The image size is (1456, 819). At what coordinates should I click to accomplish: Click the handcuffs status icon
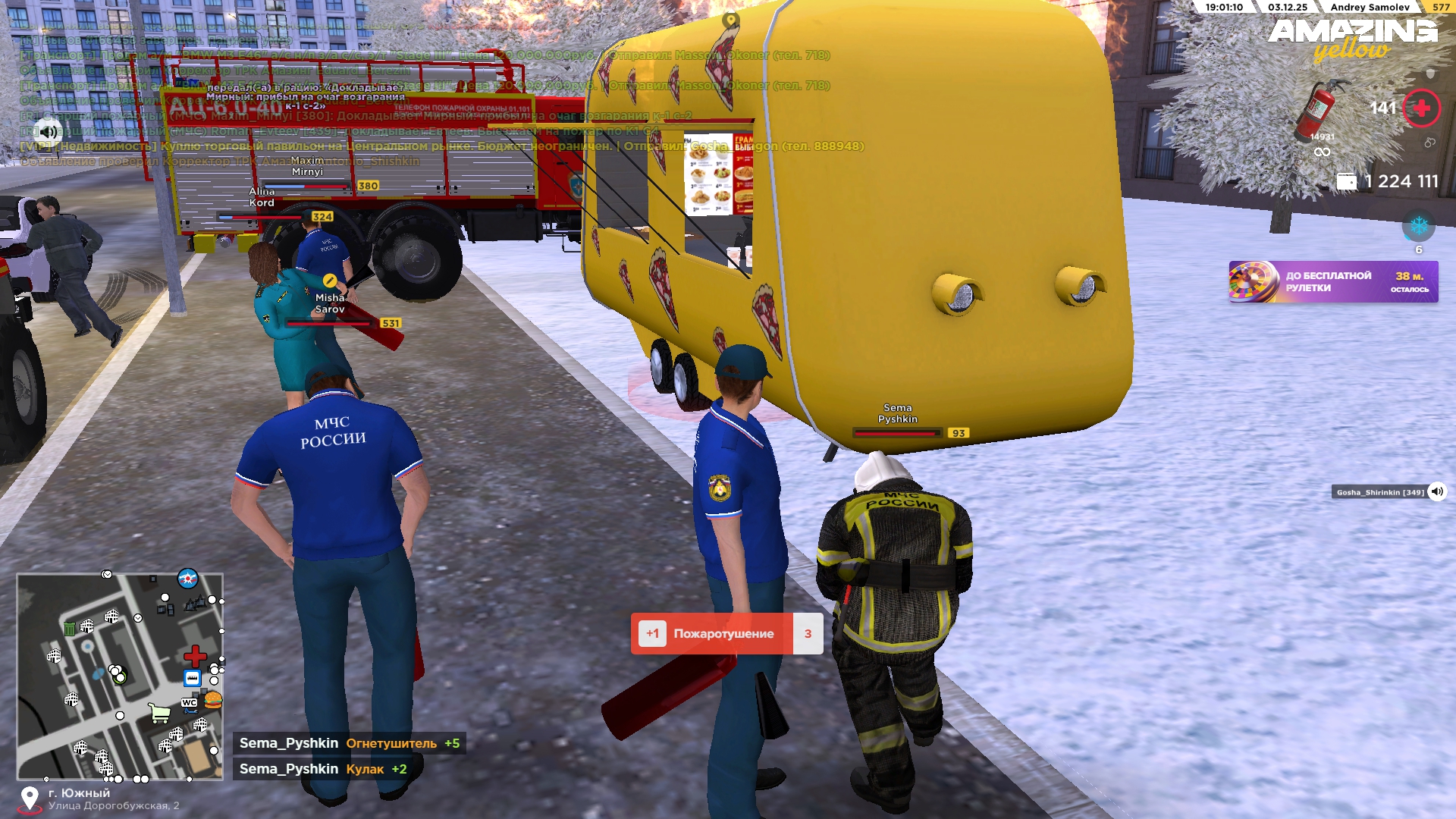pyautogui.click(x=1429, y=143)
